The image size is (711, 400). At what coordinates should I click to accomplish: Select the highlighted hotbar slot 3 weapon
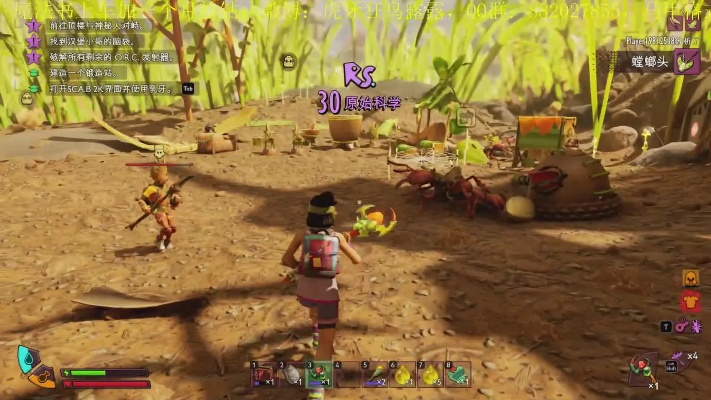pos(319,374)
